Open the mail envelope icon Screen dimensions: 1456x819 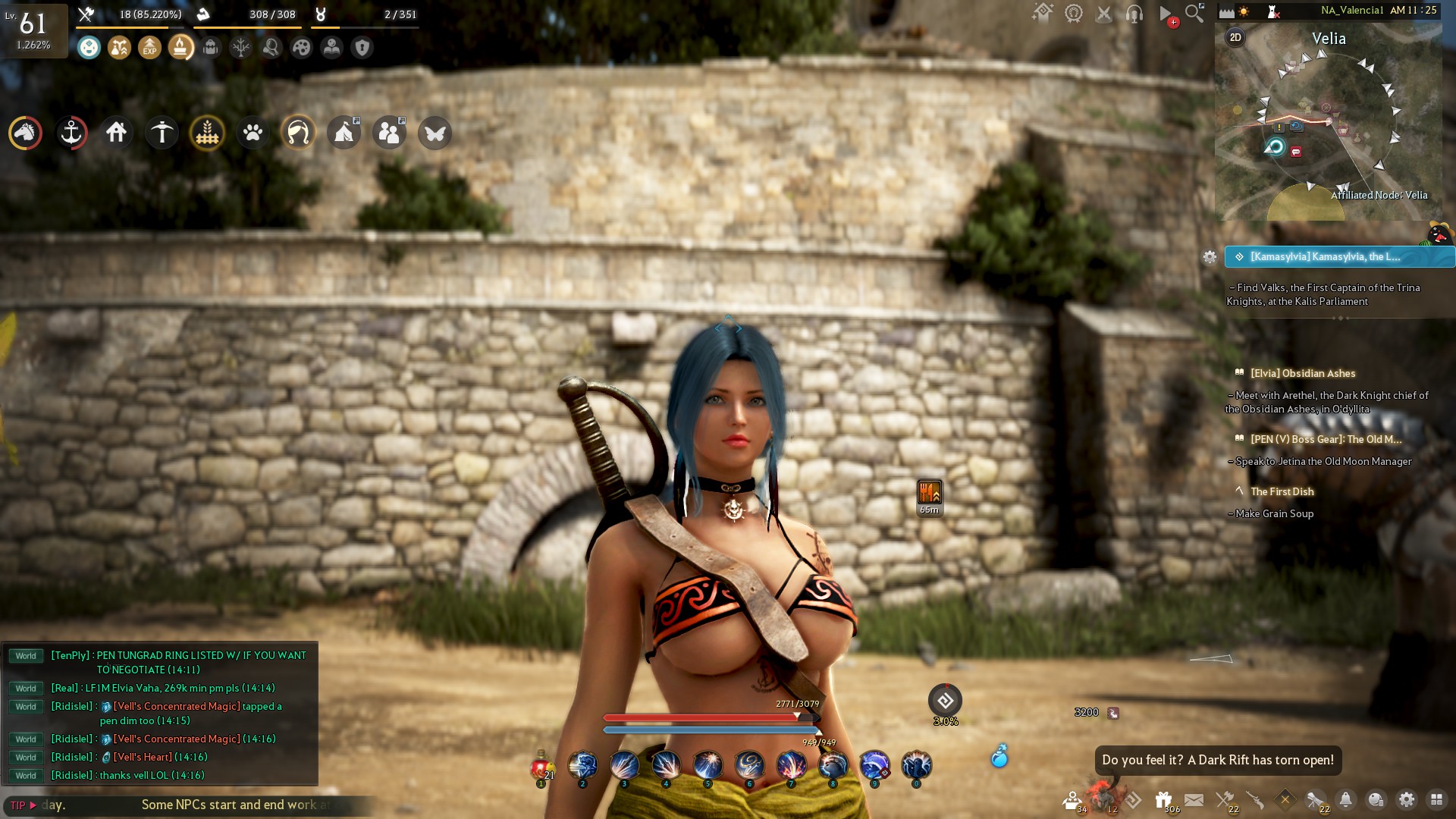[x=1194, y=799]
